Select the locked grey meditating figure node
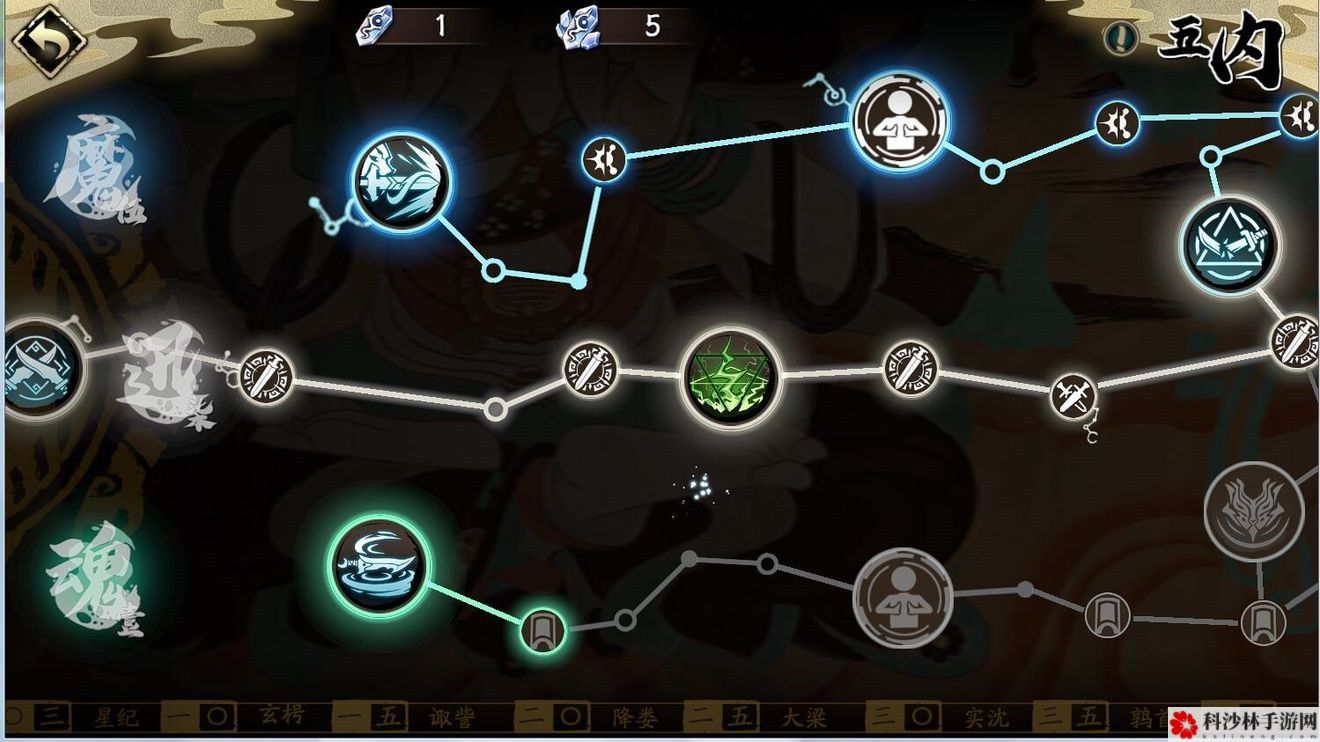The width and height of the screenshot is (1320, 742). pos(902,597)
